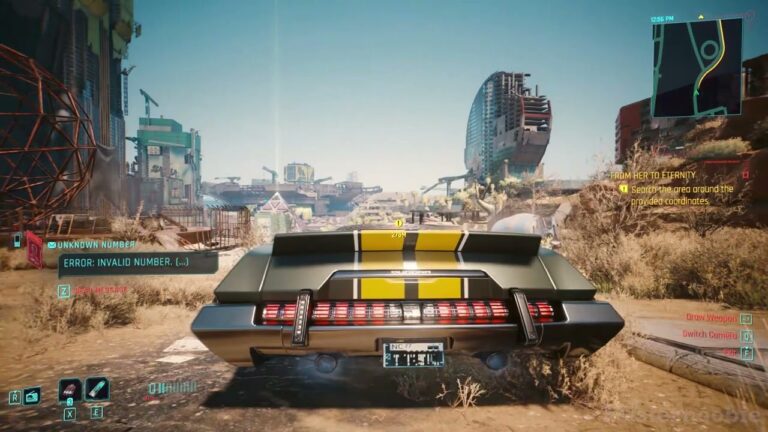Click the Error: Invalid Number message box
Image resolution: width=768 pixels, height=432 pixels.
coord(137,263)
